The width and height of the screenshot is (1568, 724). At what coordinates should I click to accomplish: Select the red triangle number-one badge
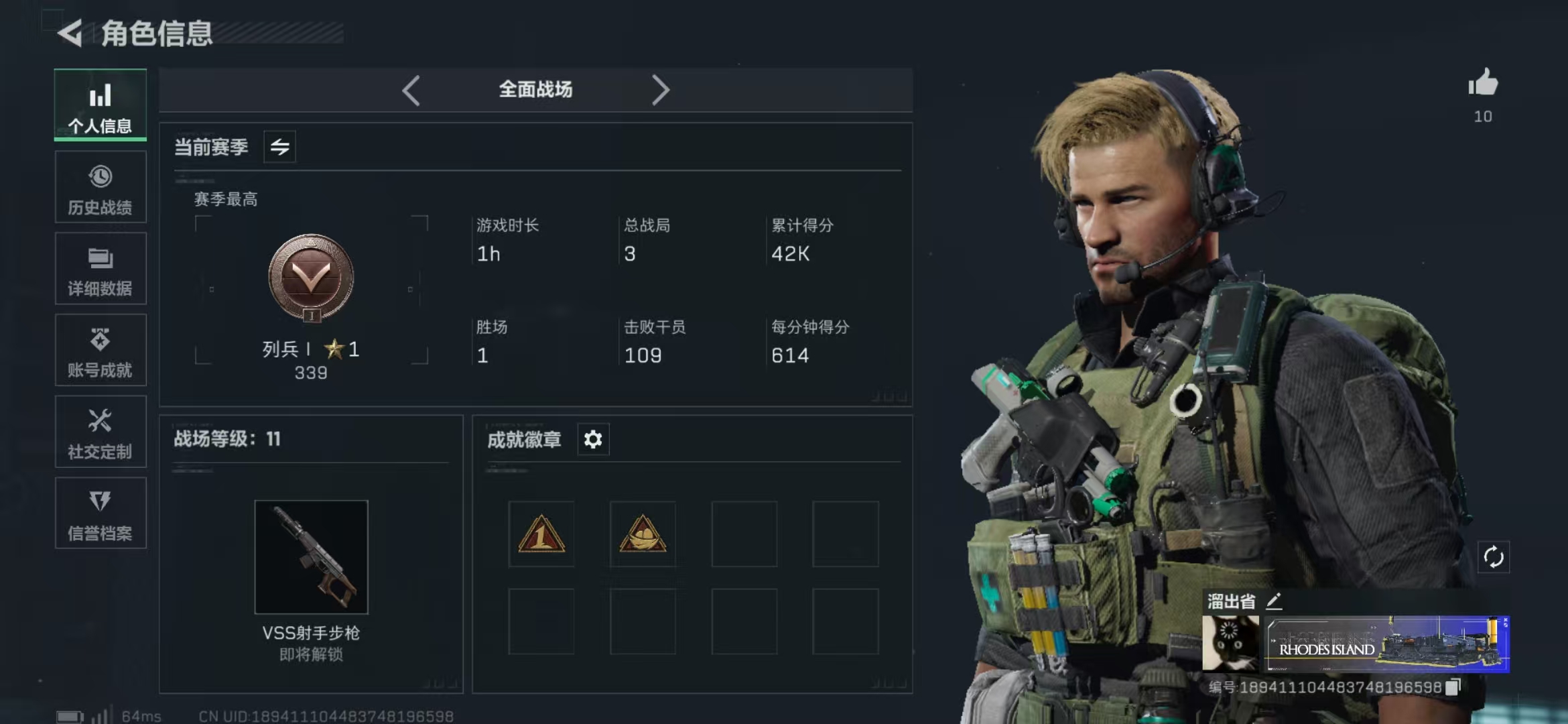541,534
